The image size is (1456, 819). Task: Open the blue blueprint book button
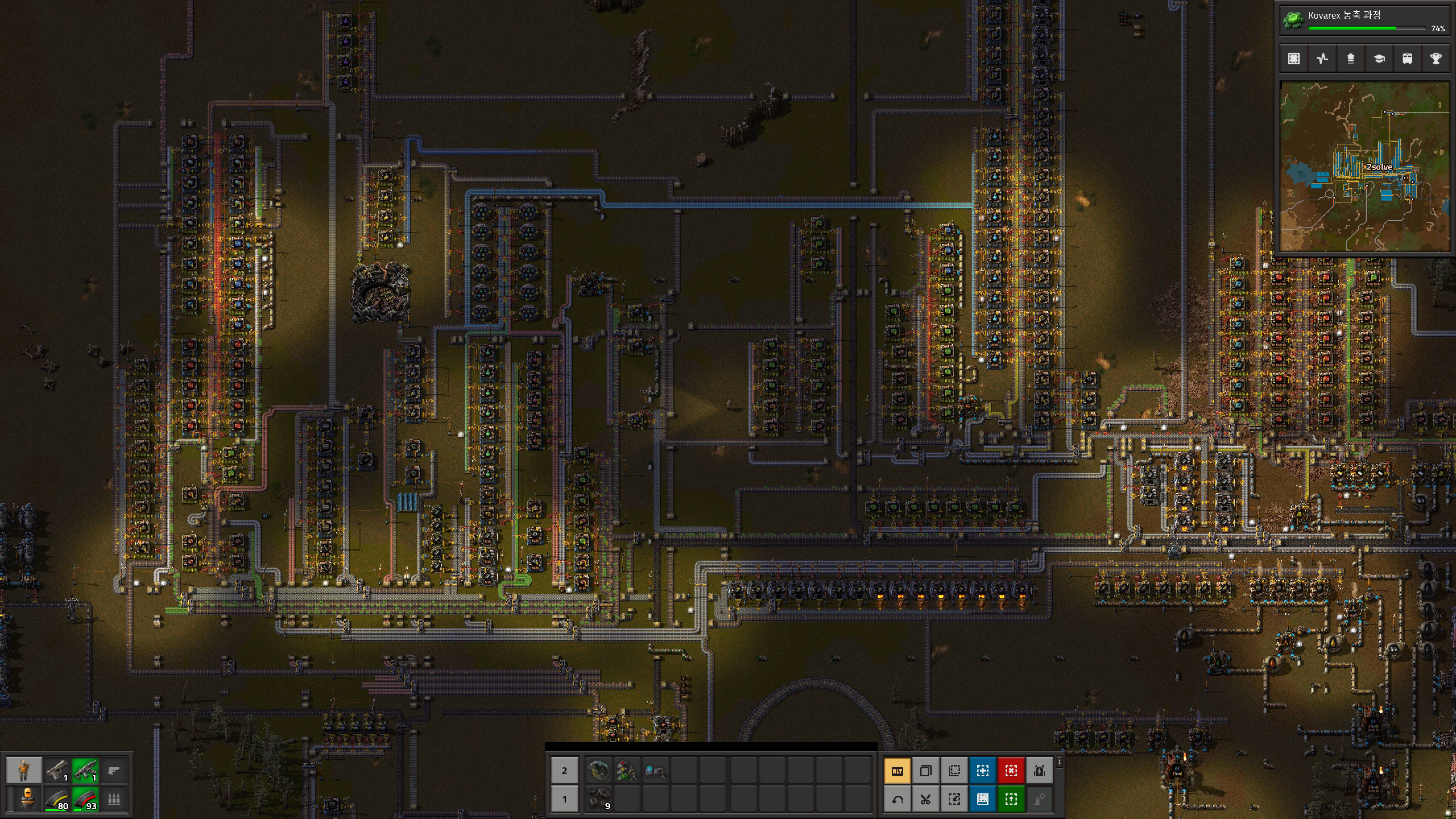(982, 799)
